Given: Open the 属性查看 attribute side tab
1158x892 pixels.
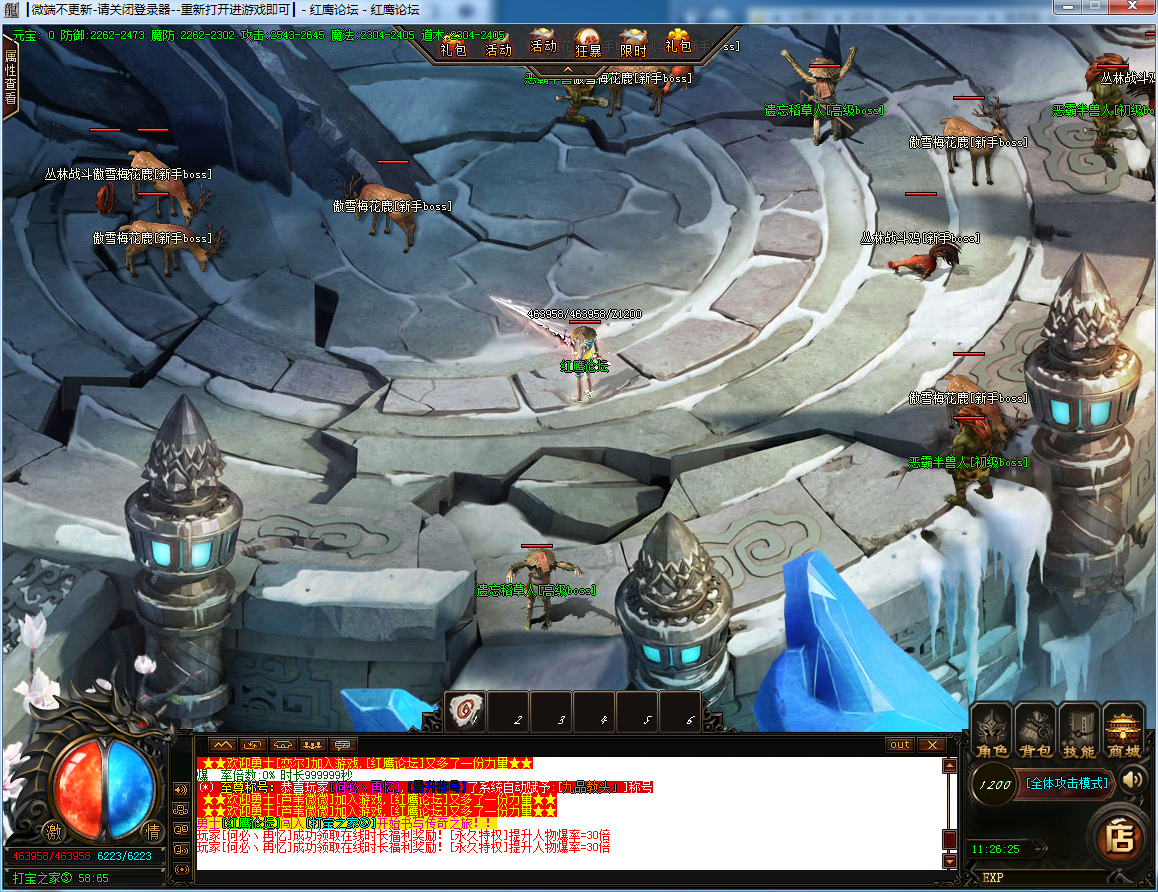Looking at the screenshot, I should click(x=10, y=80).
